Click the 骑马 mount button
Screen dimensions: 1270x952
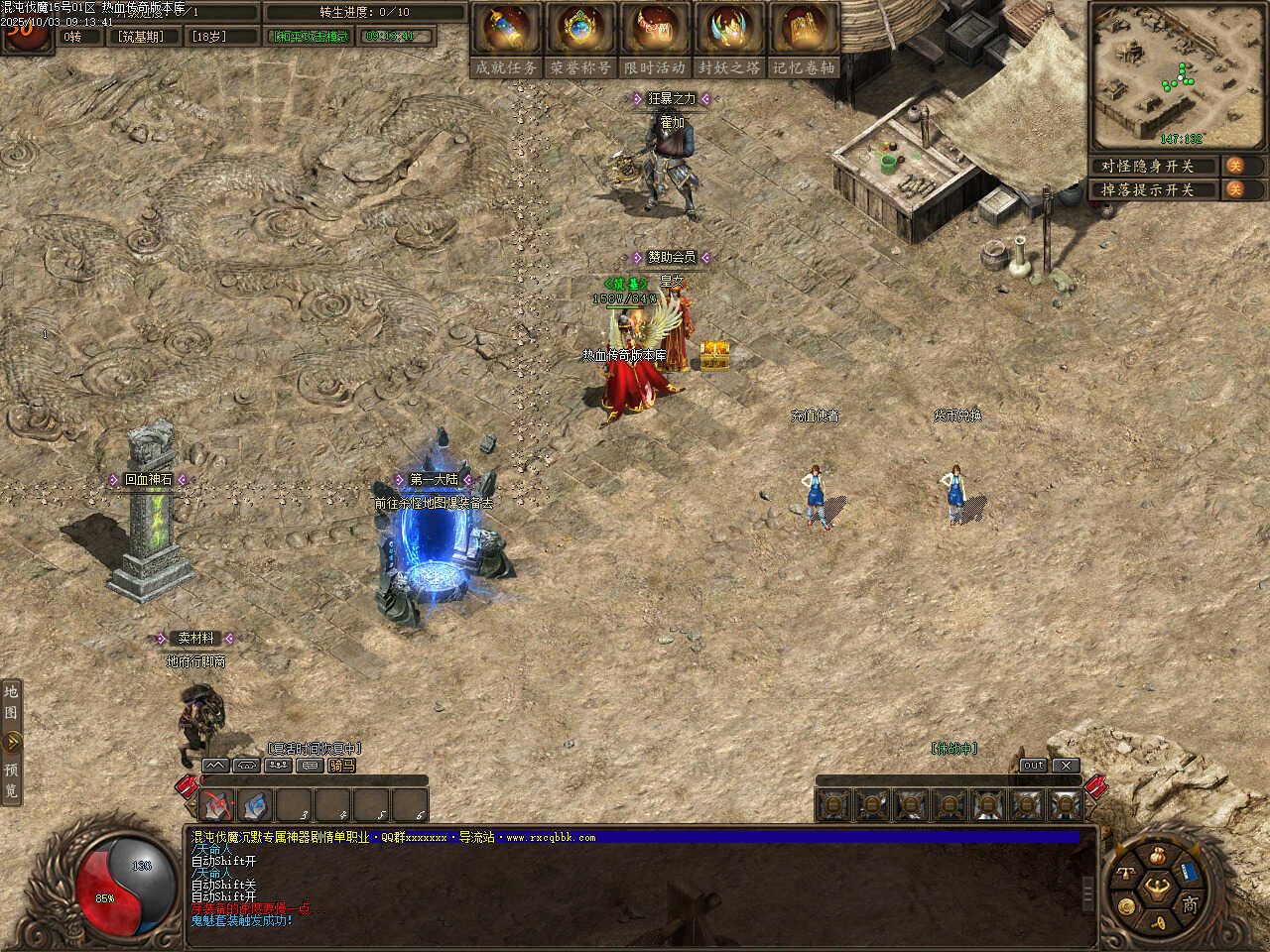[342, 766]
